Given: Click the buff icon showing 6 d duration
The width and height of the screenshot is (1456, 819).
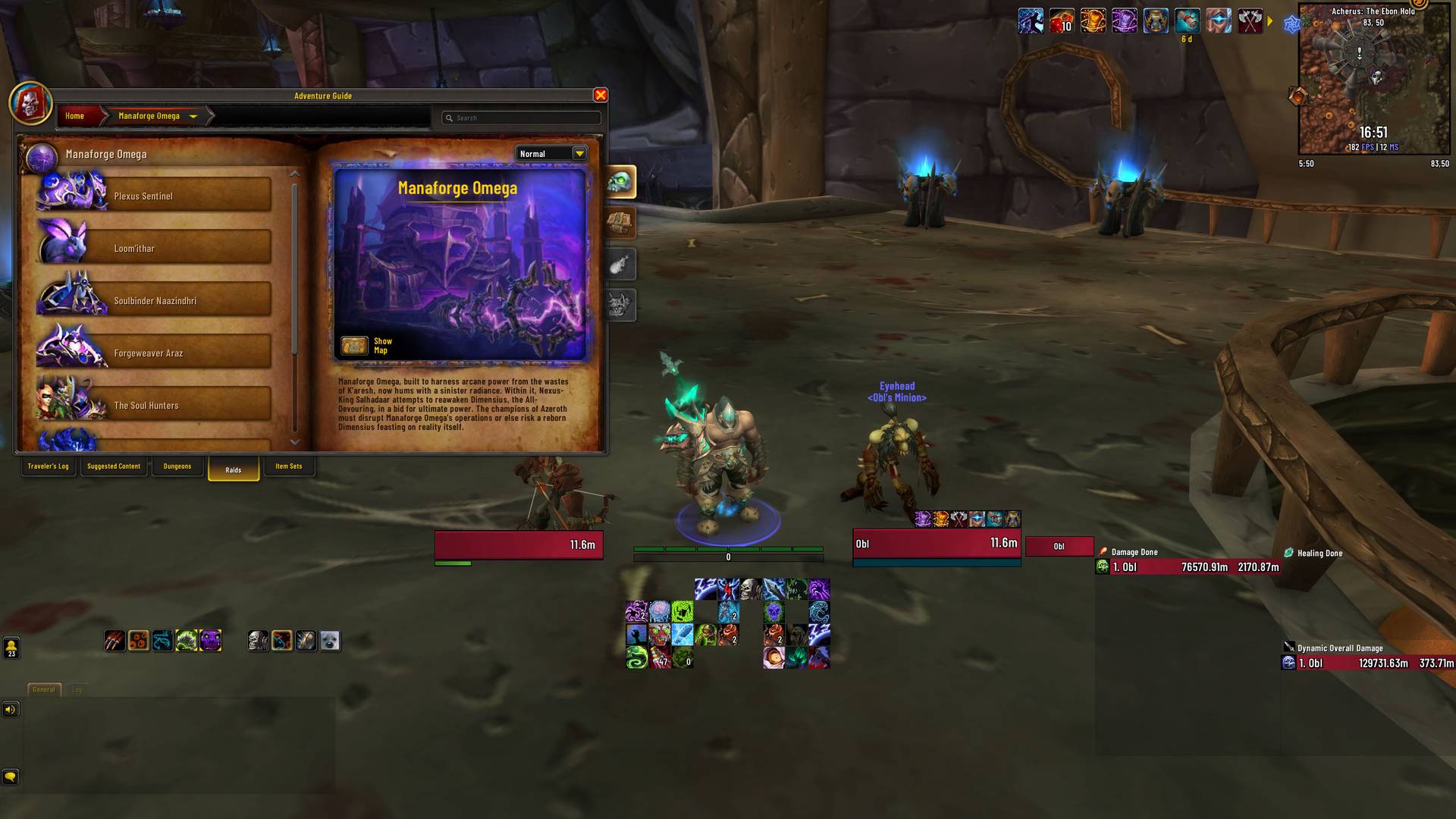Looking at the screenshot, I should (x=1188, y=20).
